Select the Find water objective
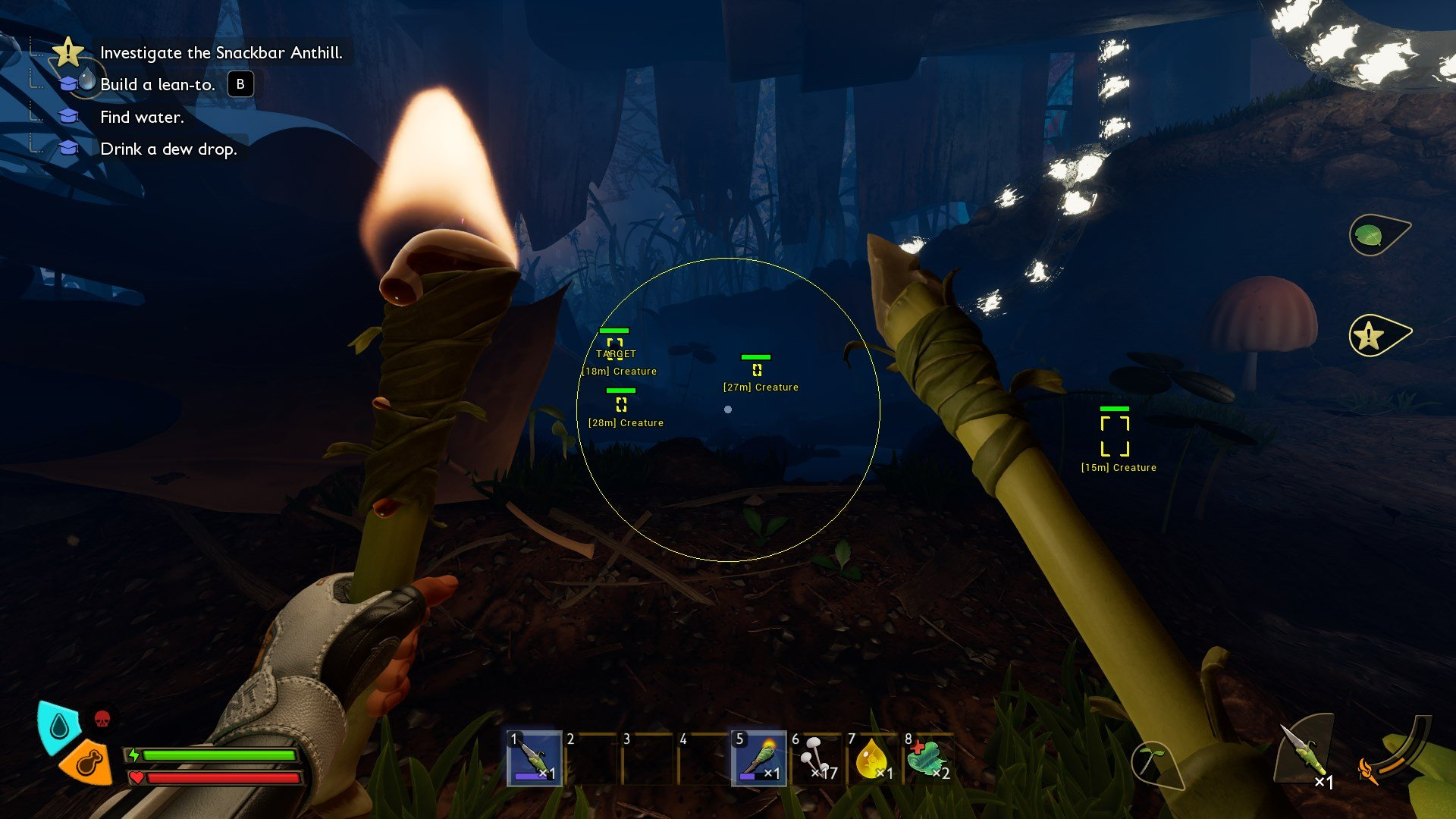This screenshot has height=819, width=1456. click(x=142, y=118)
